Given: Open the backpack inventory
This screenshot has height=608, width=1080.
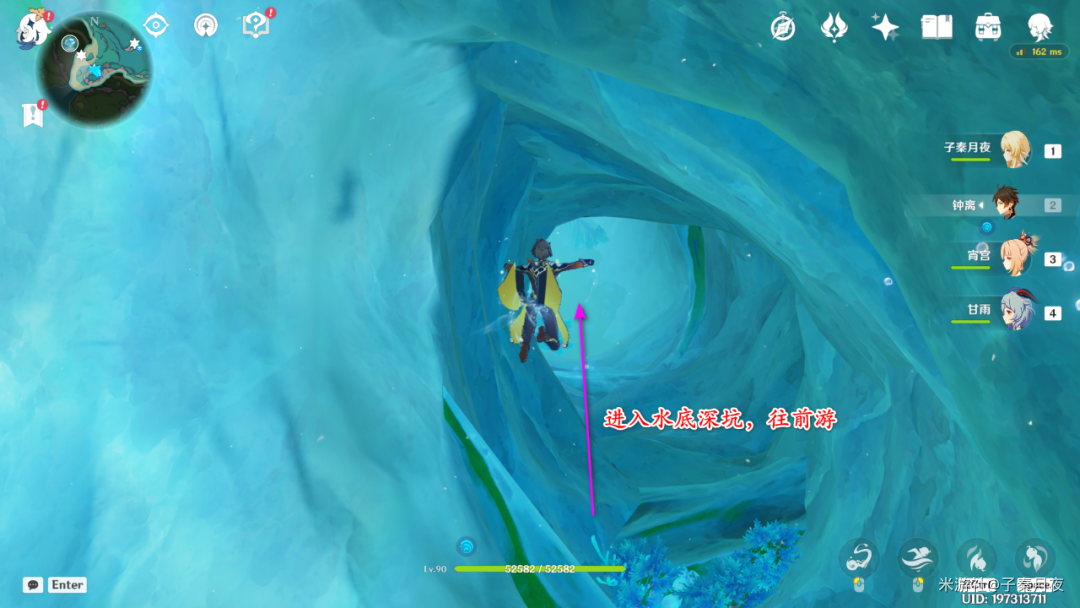Looking at the screenshot, I should coord(989,27).
